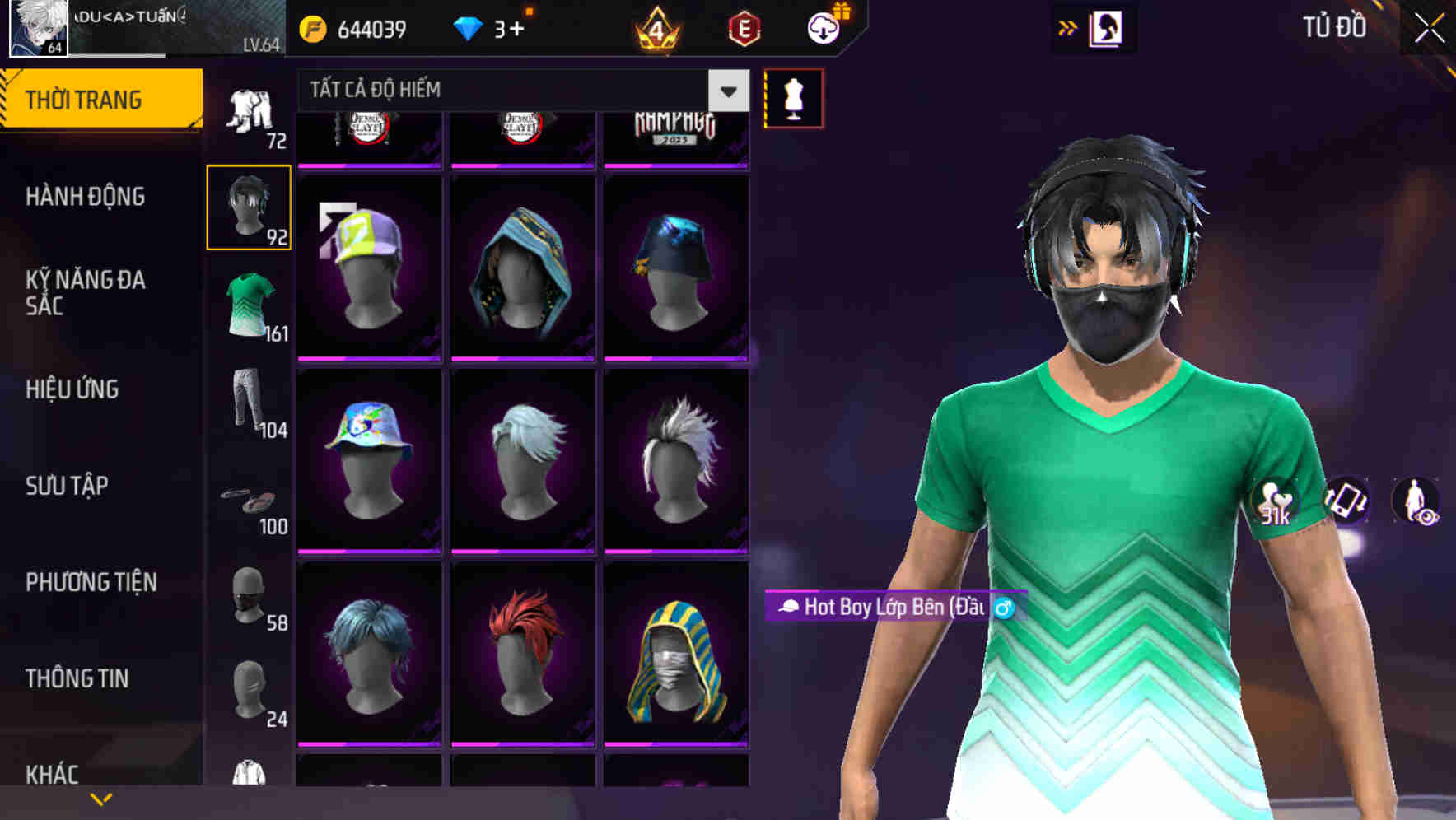Image resolution: width=1456 pixels, height=820 pixels.
Task: Select the hair items category icon
Action: [250, 207]
